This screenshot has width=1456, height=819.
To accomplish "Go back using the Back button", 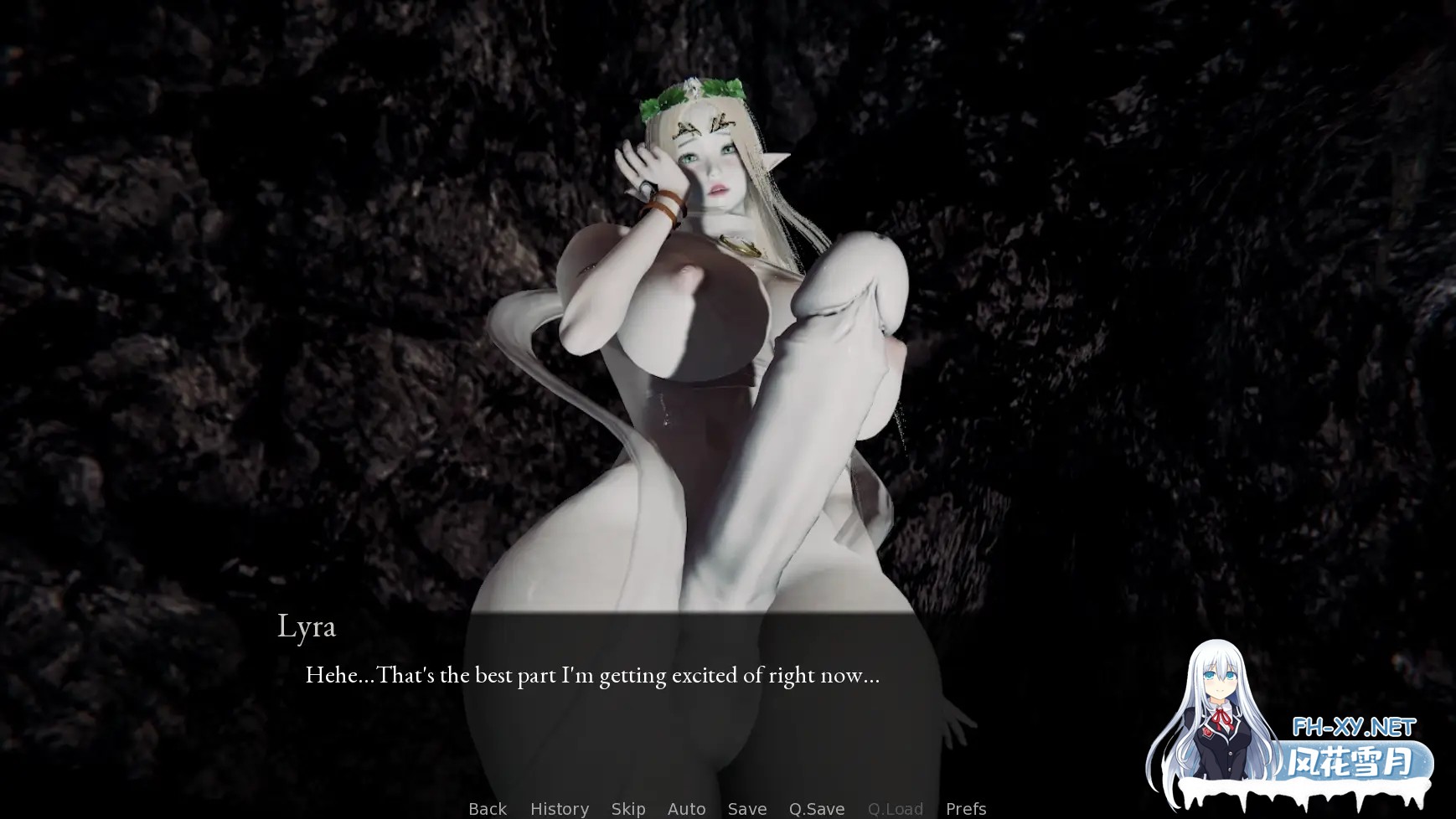I will coord(487,808).
